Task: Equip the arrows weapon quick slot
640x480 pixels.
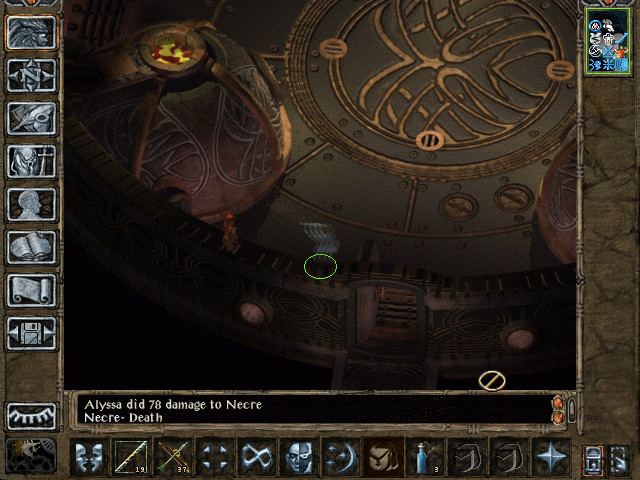Action: [173, 457]
